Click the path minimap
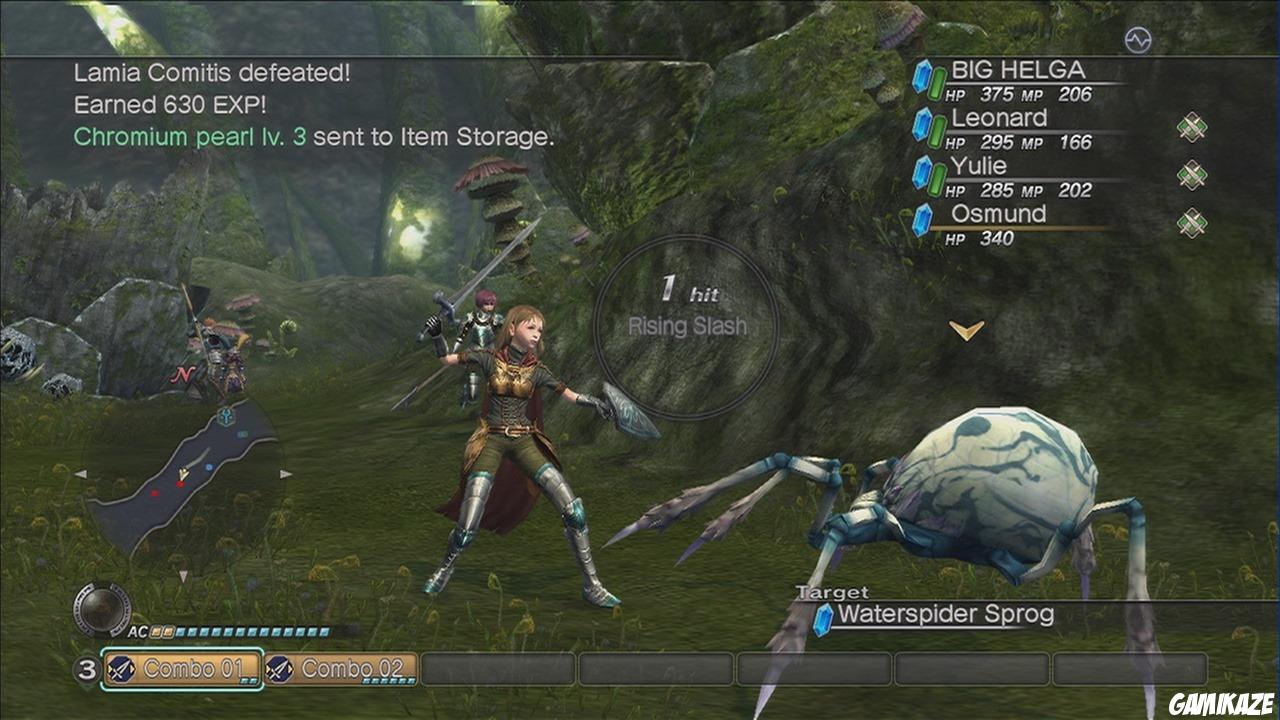Viewport: 1280px width, 720px height. click(x=183, y=473)
